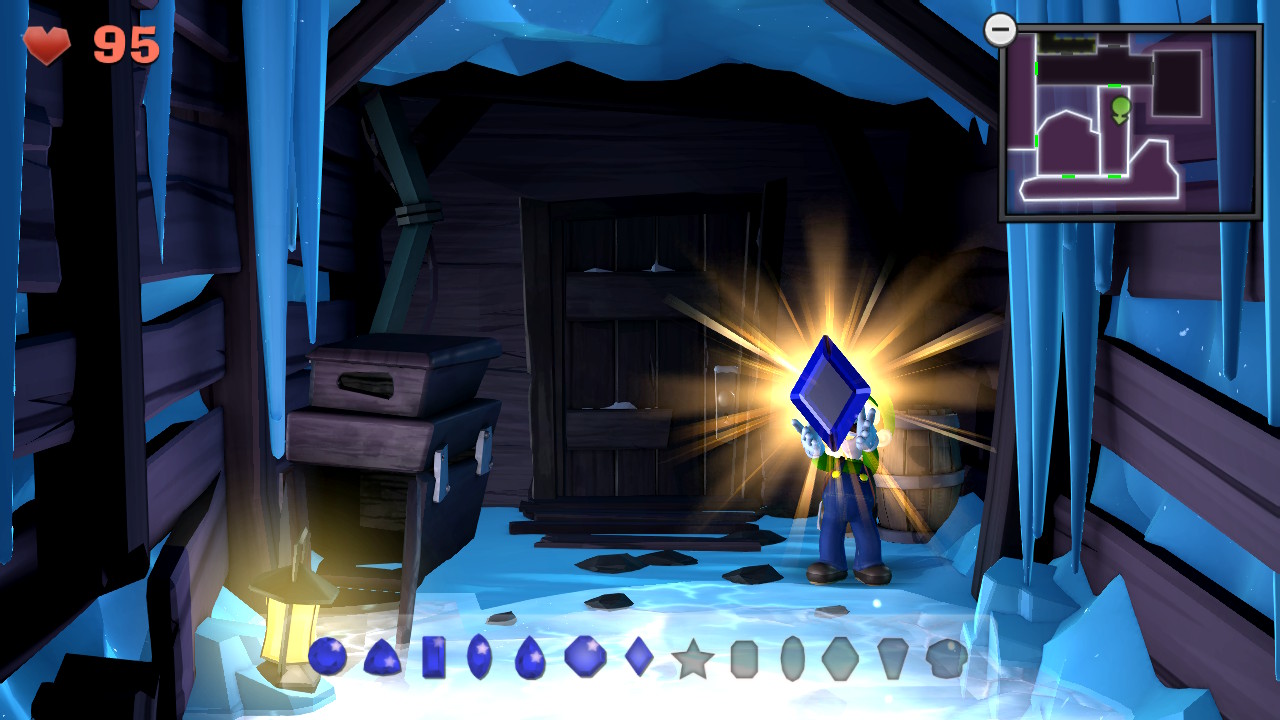Click the green Luigi arrow marker on the minimap
This screenshot has width=1280, height=720.
[x=1120, y=108]
